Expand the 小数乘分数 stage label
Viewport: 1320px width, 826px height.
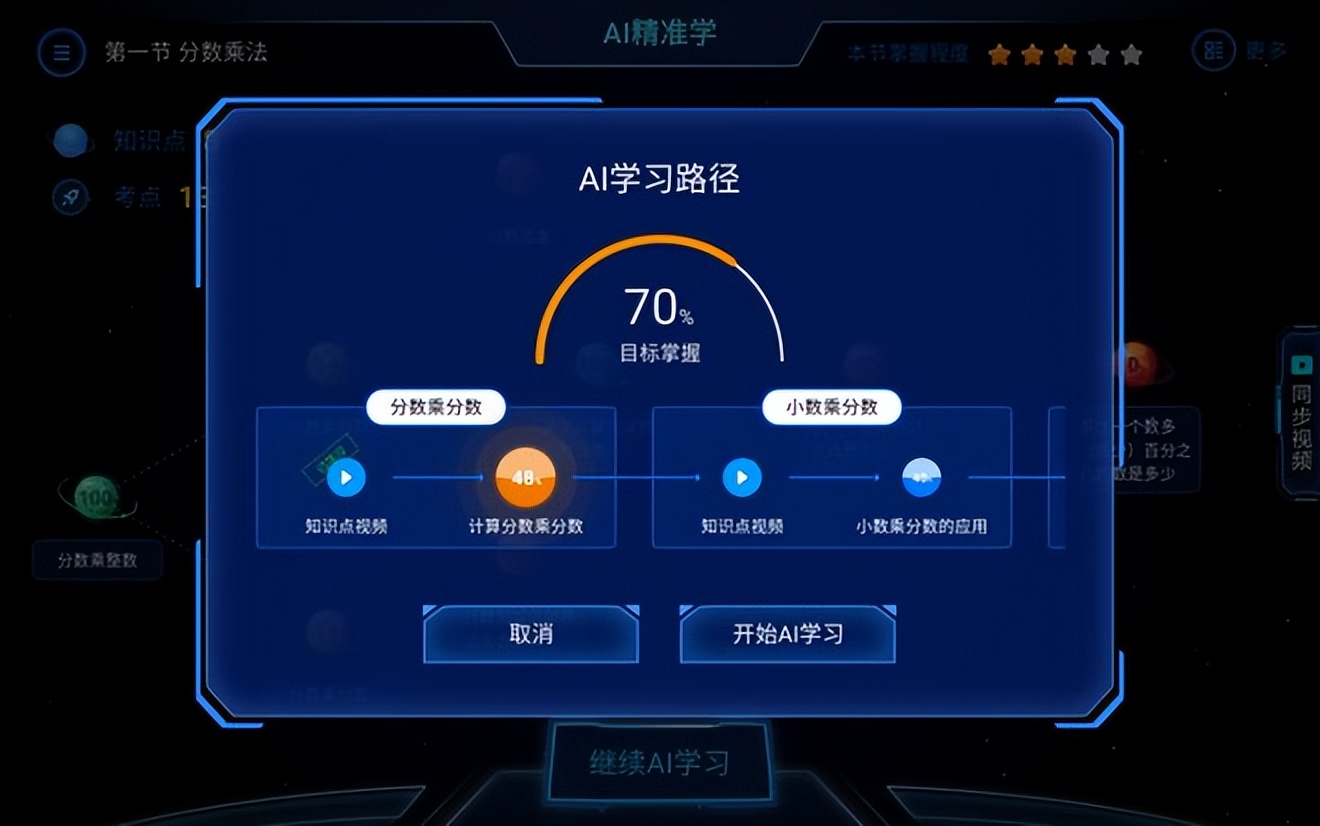pyautogui.click(x=831, y=407)
